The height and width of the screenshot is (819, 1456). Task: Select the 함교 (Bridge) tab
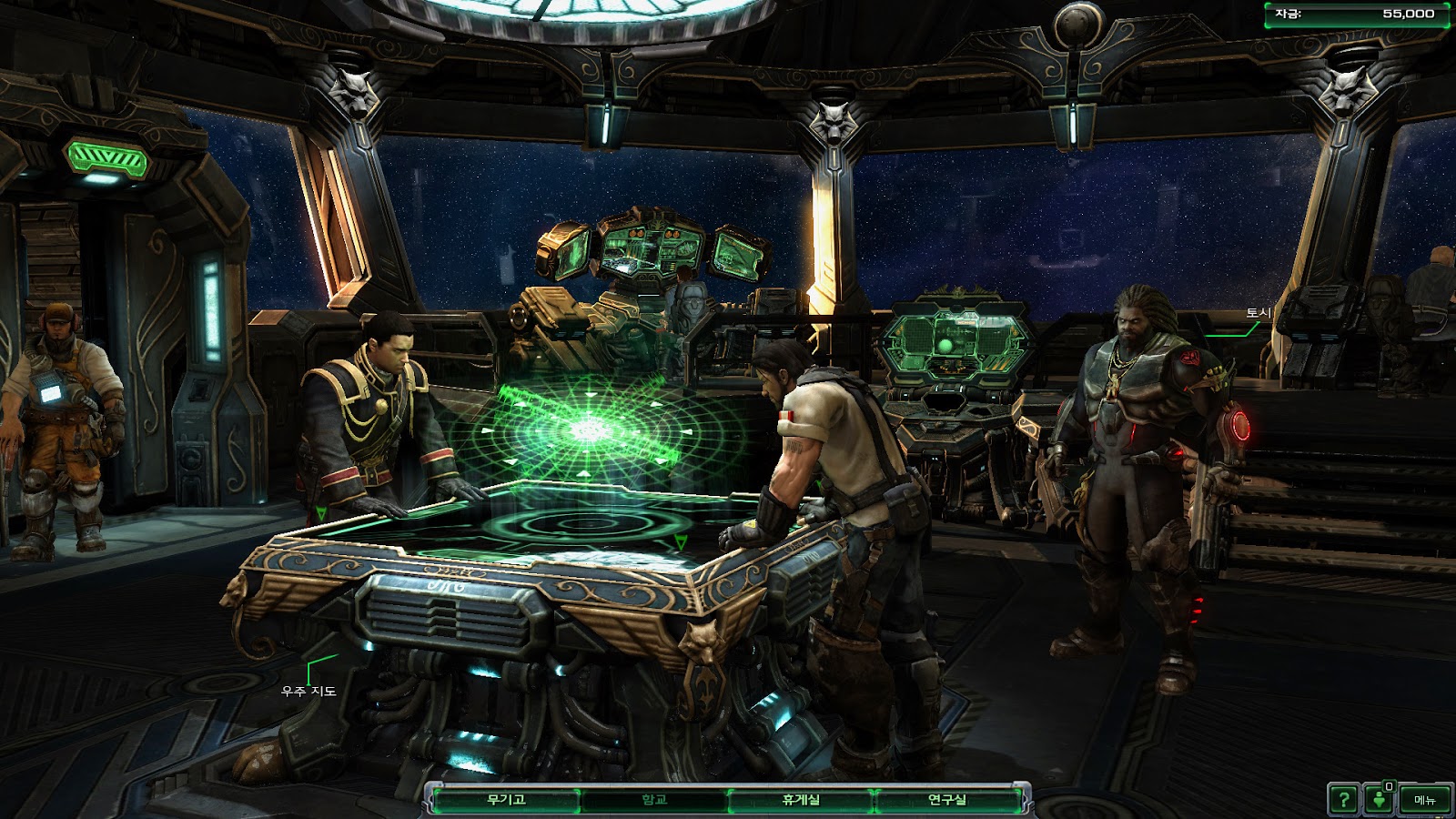click(654, 800)
